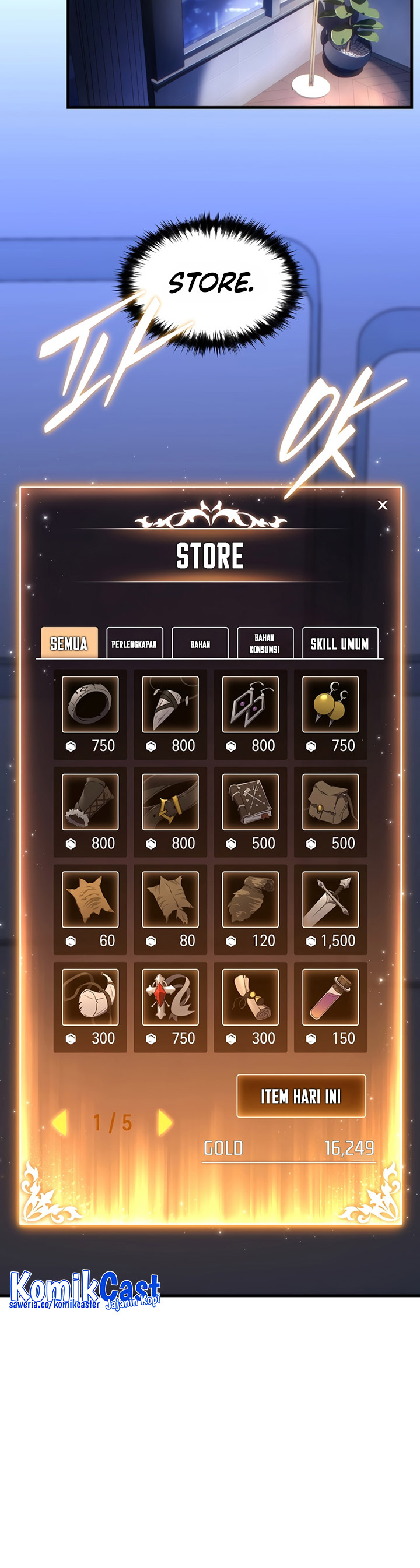
Task: Select the pink potion vial
Action: (330, 996)
